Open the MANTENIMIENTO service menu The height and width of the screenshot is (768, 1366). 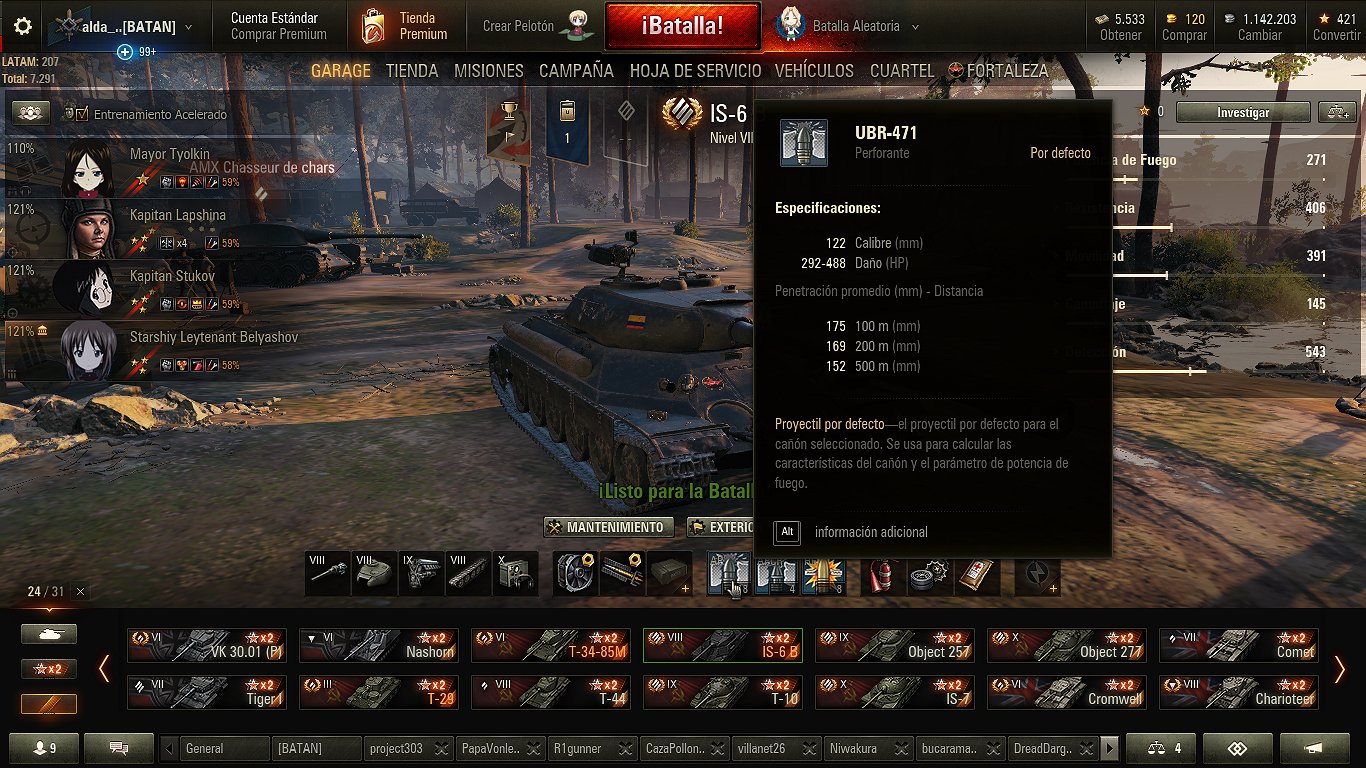pyautogui.click(x=608, y=526)
